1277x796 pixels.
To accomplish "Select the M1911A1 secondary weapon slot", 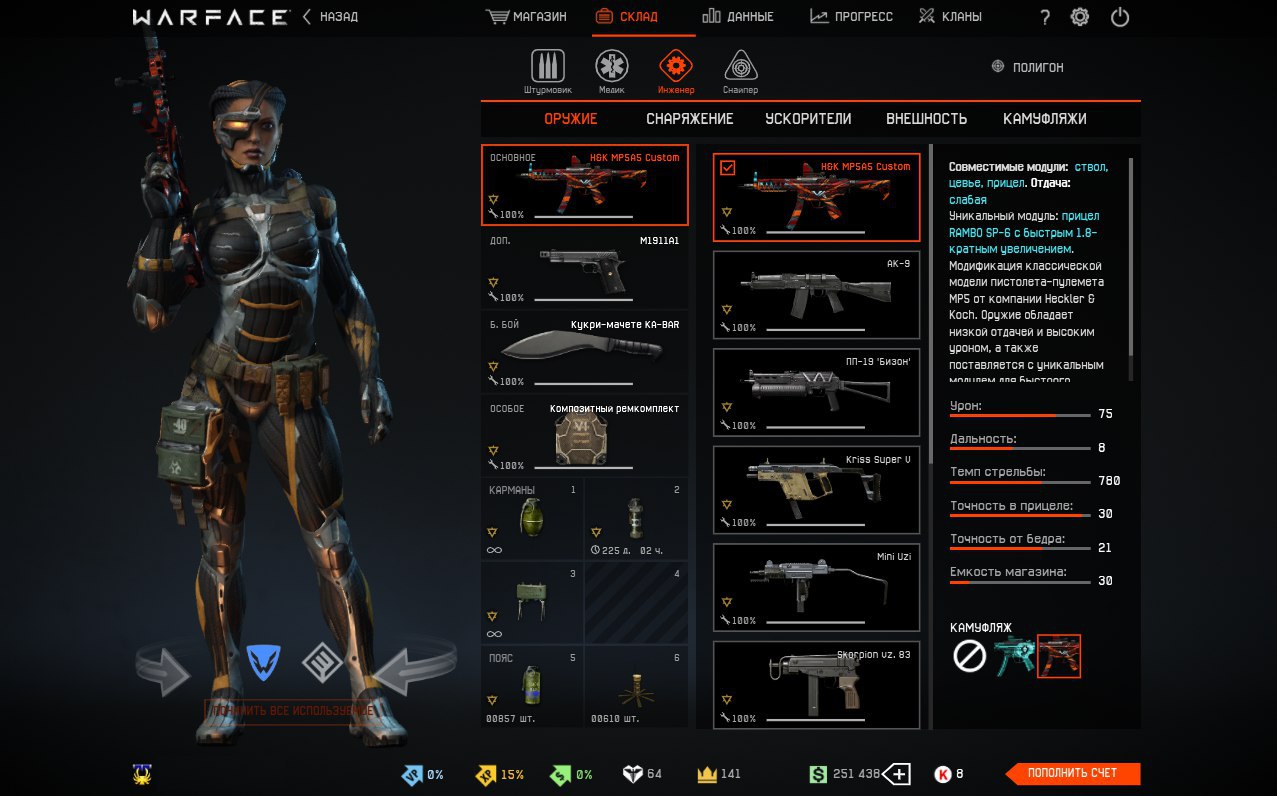I will pos(585,270).
